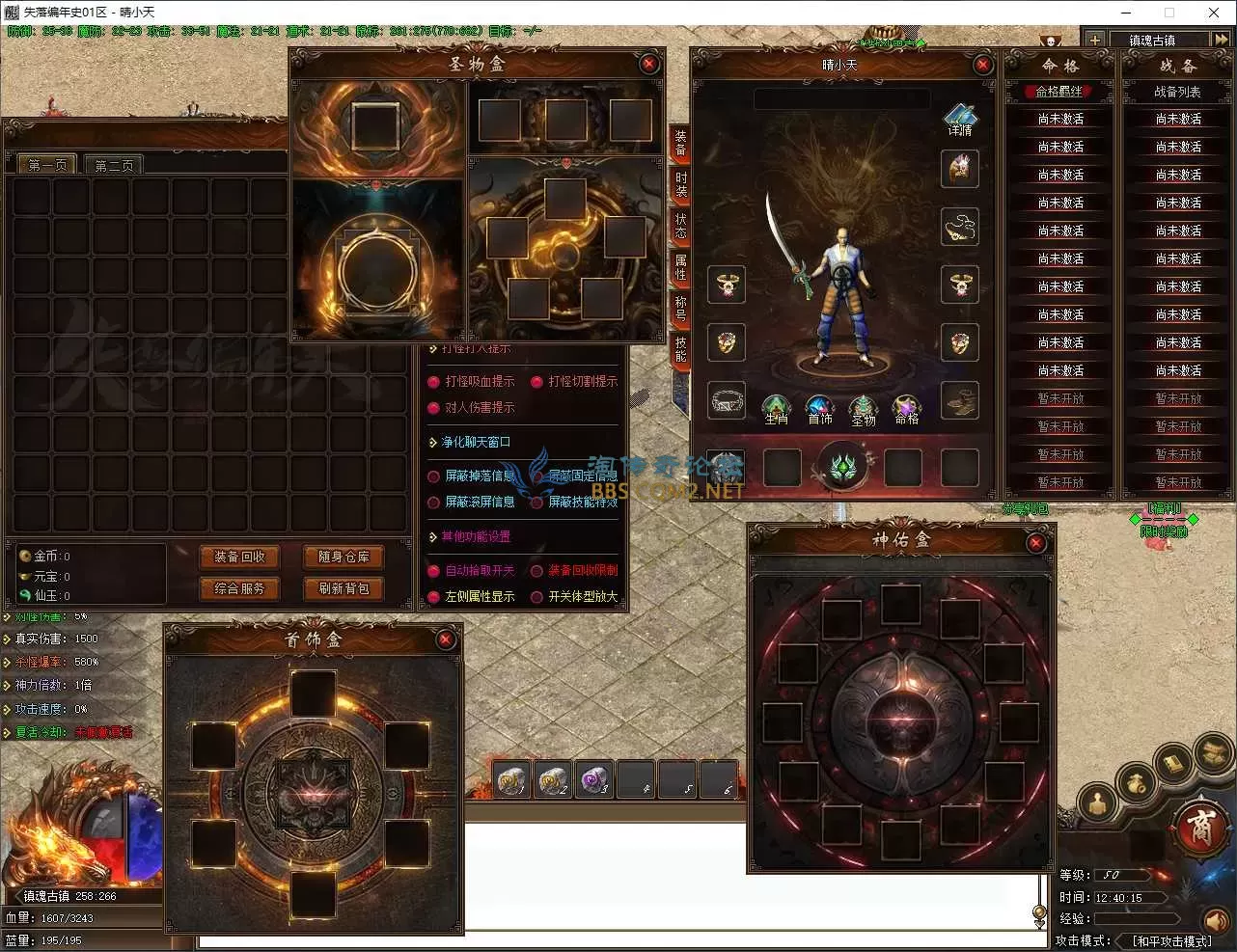Close the 晴小天 character panel
This screenshot has height=952, width=1237.
pos(982,65)
